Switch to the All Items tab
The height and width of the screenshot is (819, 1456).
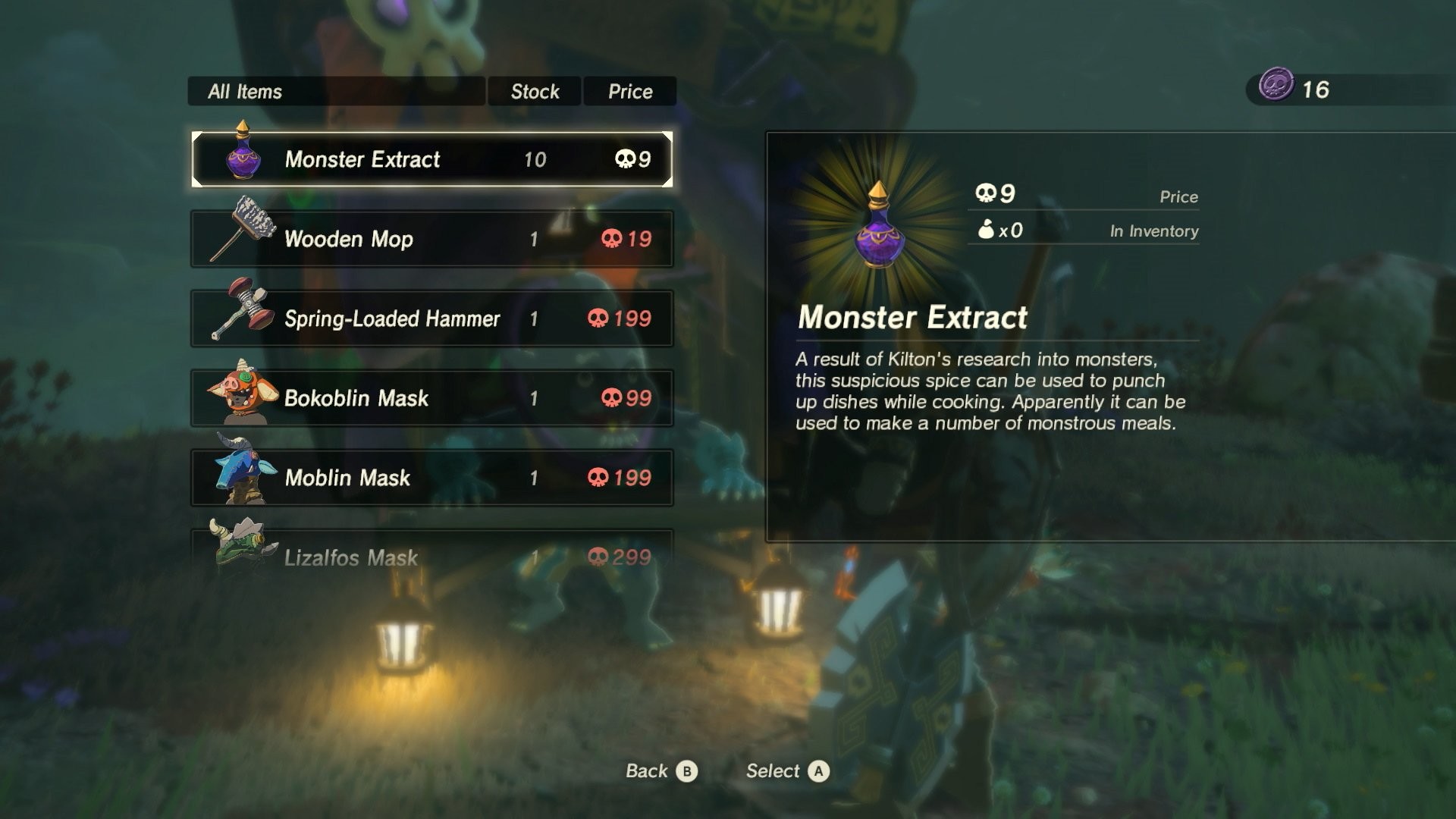click(x=337, y=91)
